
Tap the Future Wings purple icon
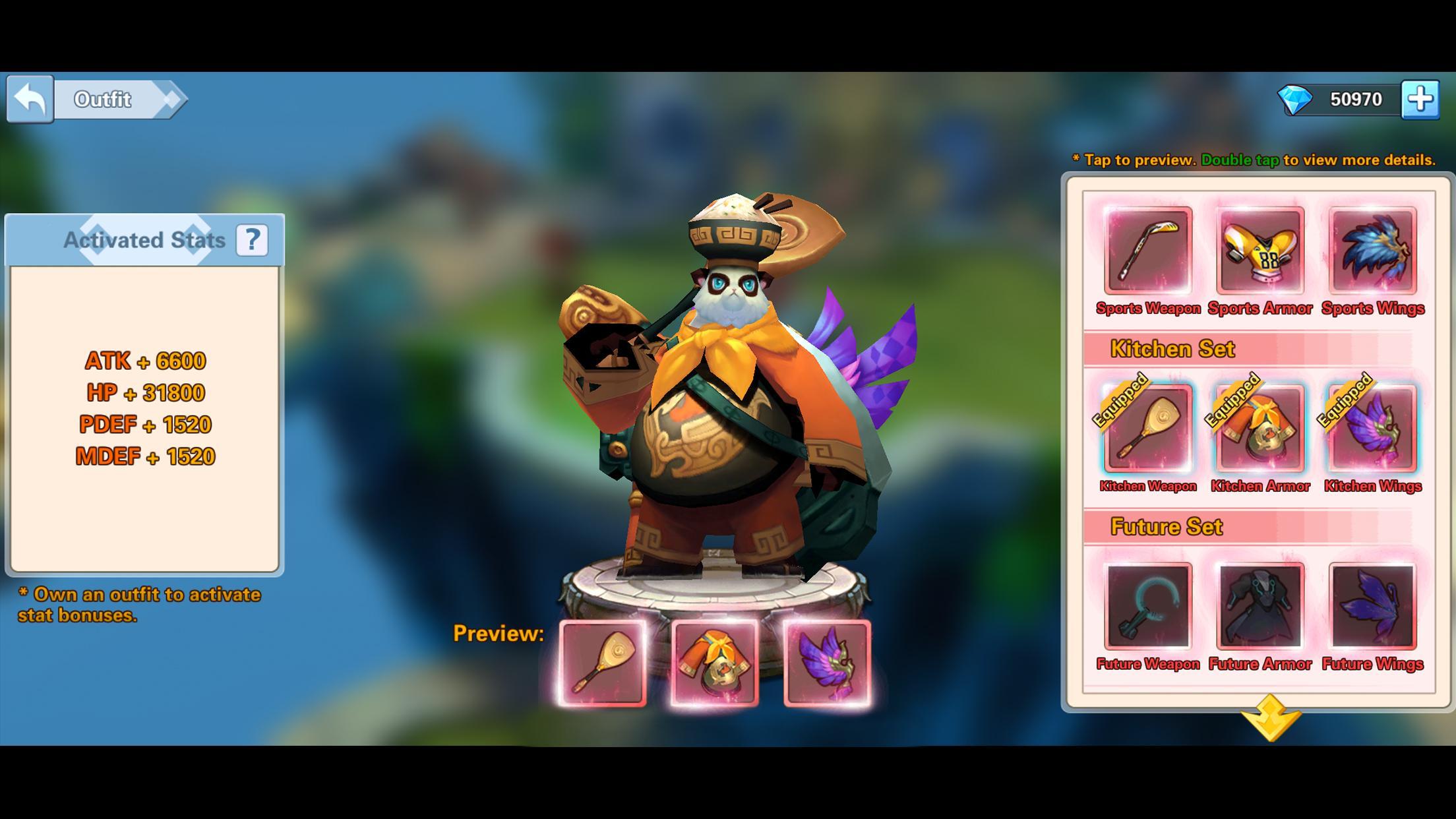click(1373, 607)
